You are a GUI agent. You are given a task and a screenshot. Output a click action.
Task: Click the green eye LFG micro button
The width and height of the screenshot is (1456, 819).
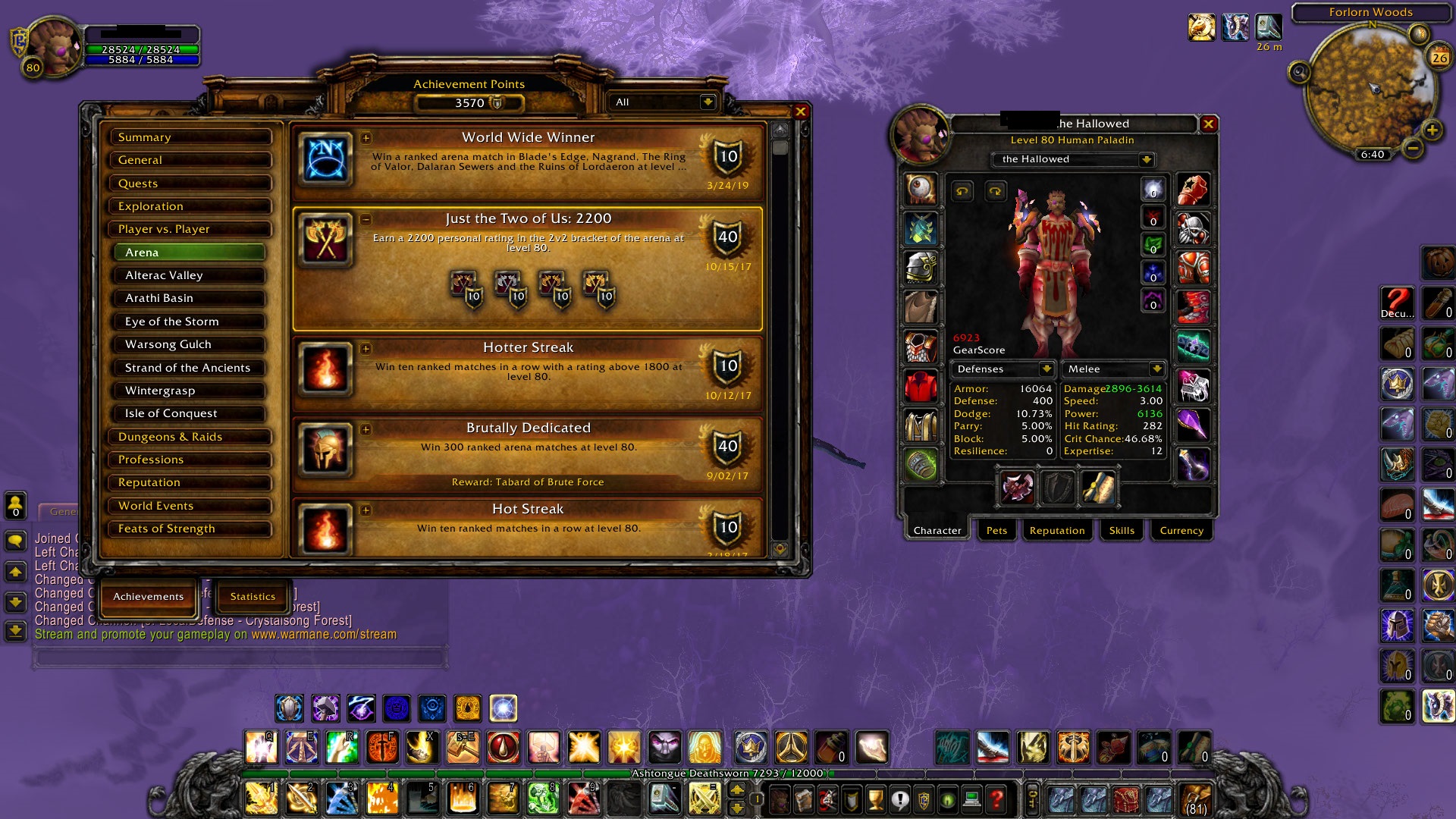(949, 800)
